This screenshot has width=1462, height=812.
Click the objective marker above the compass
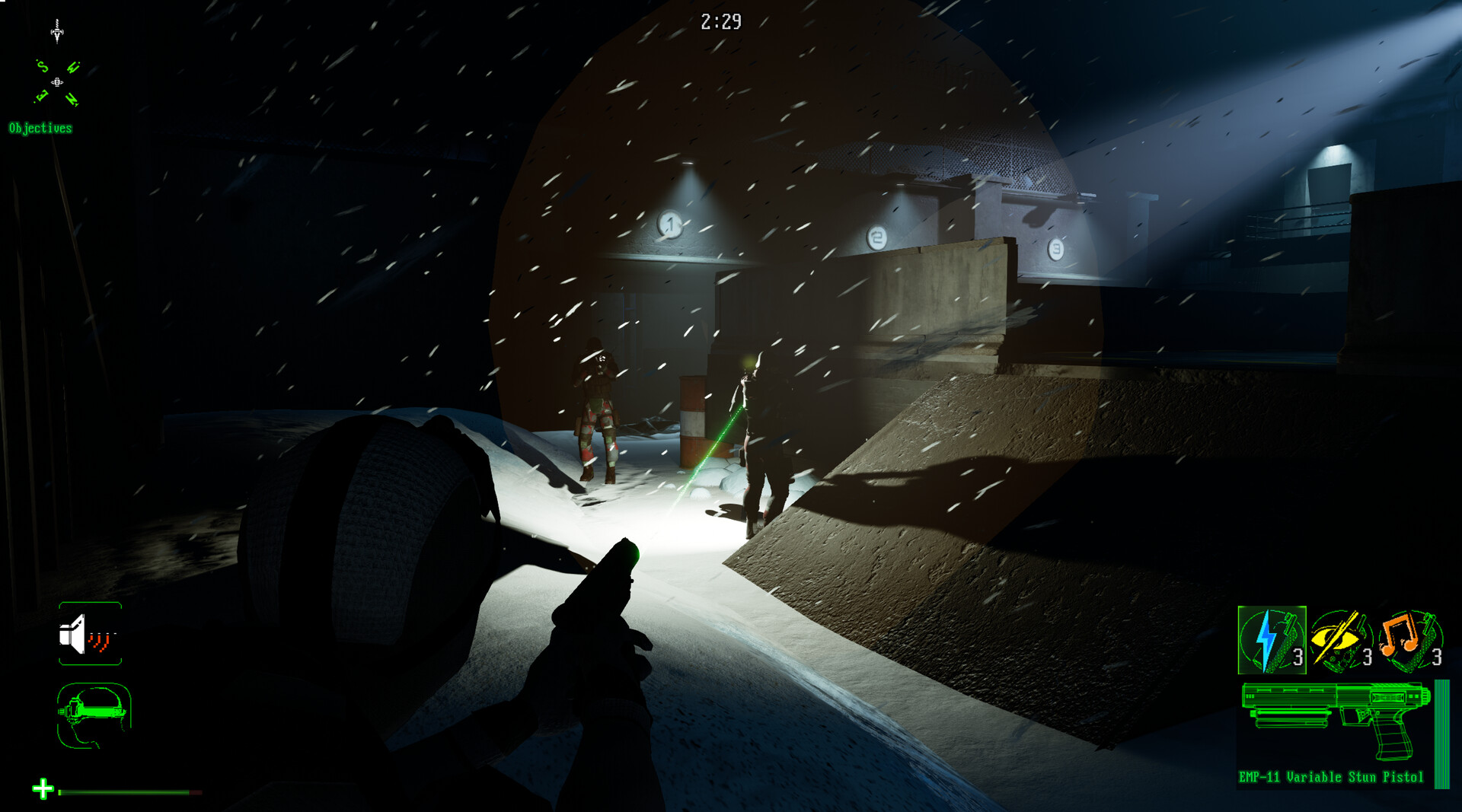pos(57,33)
